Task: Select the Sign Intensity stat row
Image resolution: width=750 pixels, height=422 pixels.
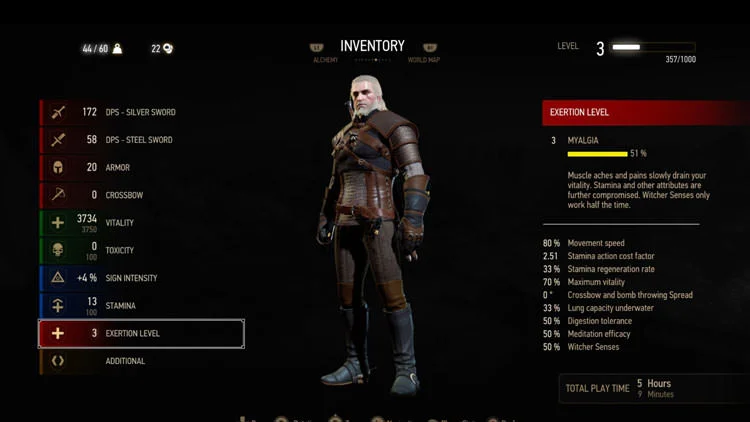Action: (x=140, y=278)
